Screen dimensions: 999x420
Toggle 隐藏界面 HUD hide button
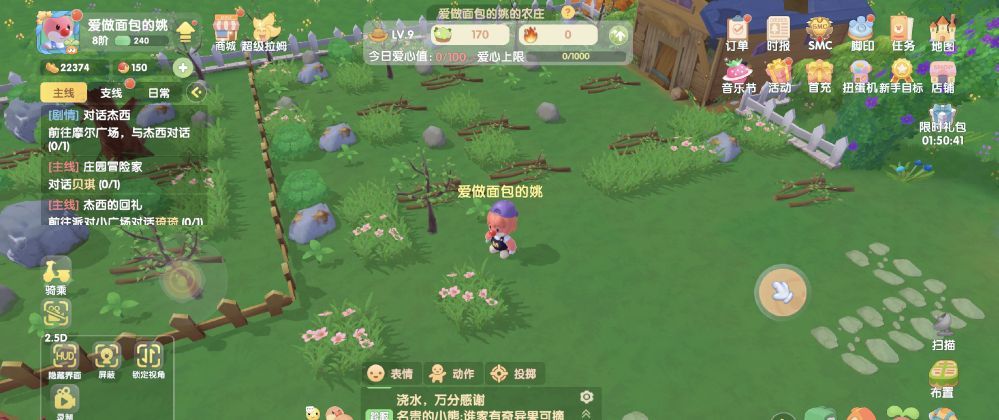tap(65, 359)
